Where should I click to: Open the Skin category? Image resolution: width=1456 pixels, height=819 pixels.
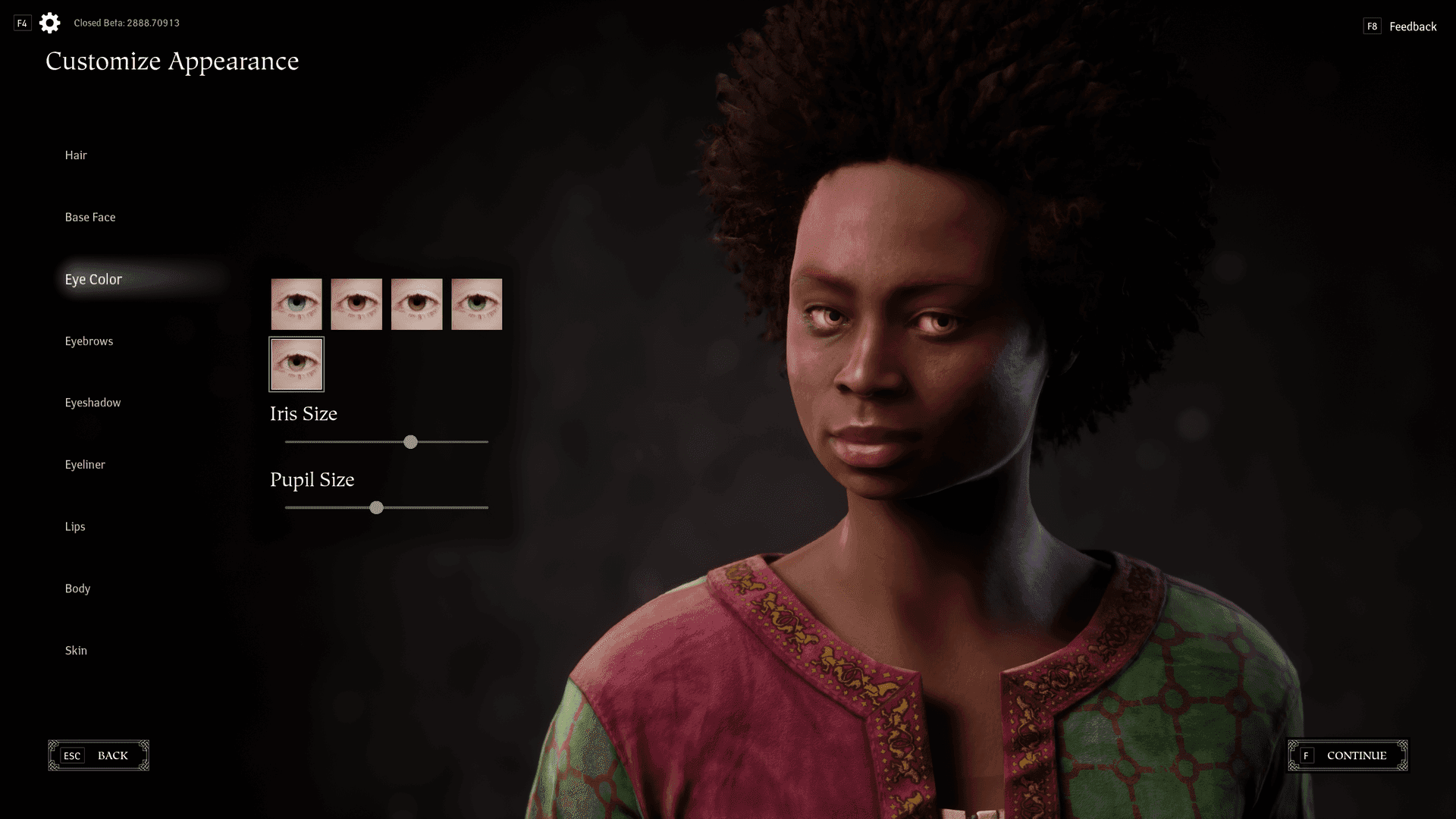76,651
